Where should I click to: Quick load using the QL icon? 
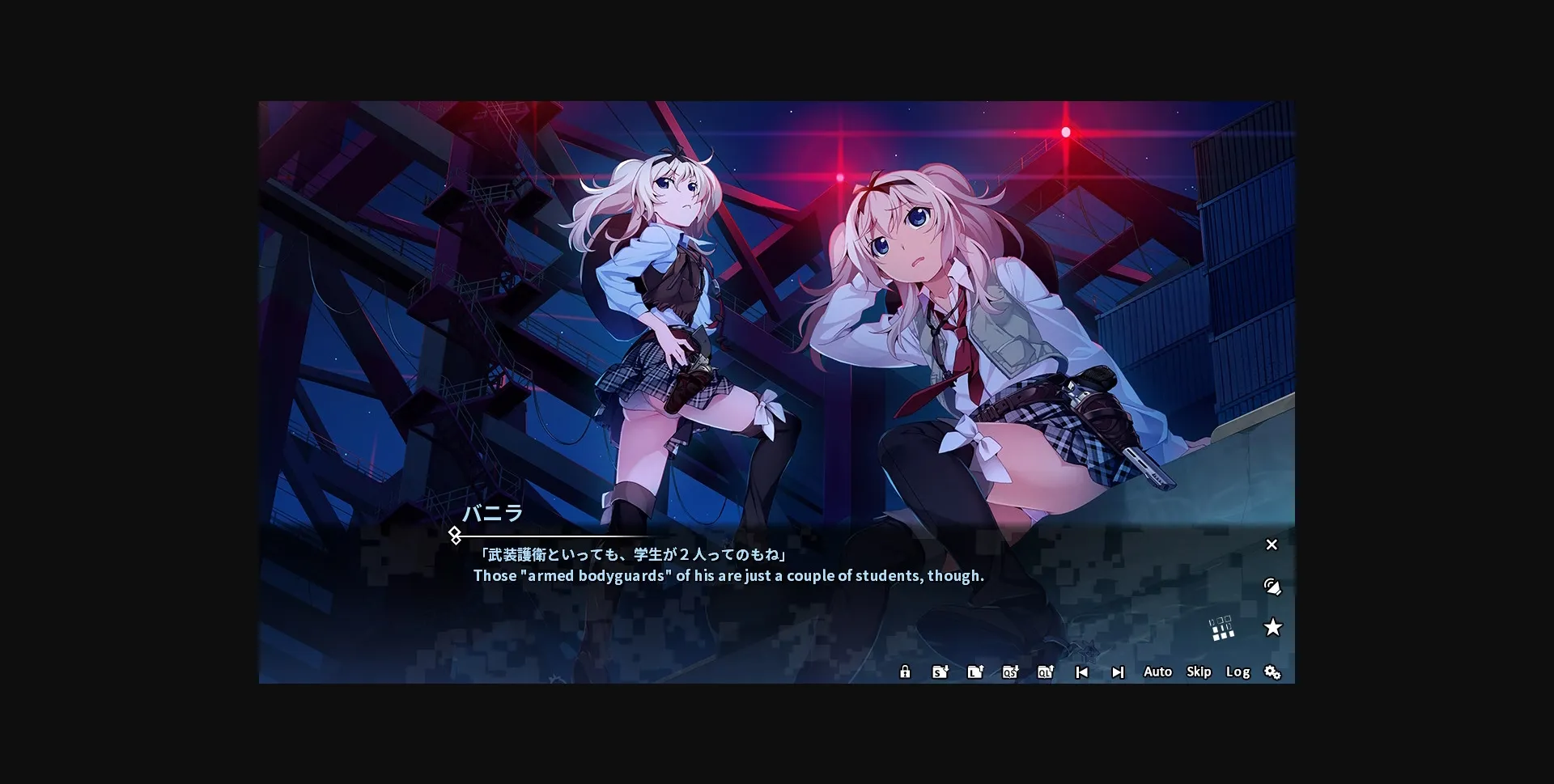click(1045, 672)
